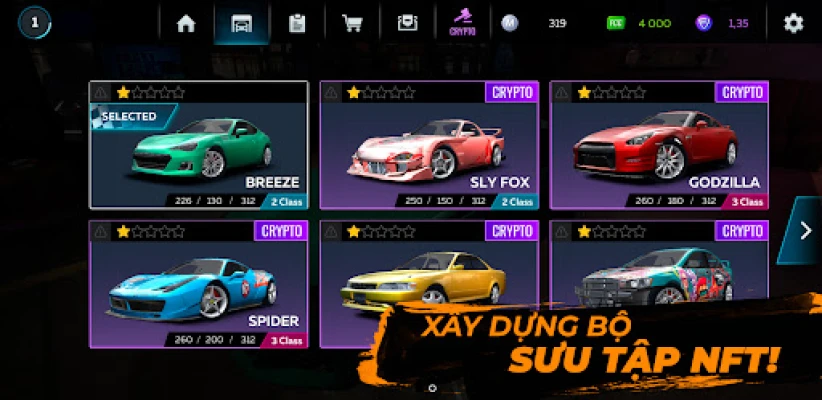822x400 pixels.
Task: Open the shopping cart store
Action: coord(351,23)
